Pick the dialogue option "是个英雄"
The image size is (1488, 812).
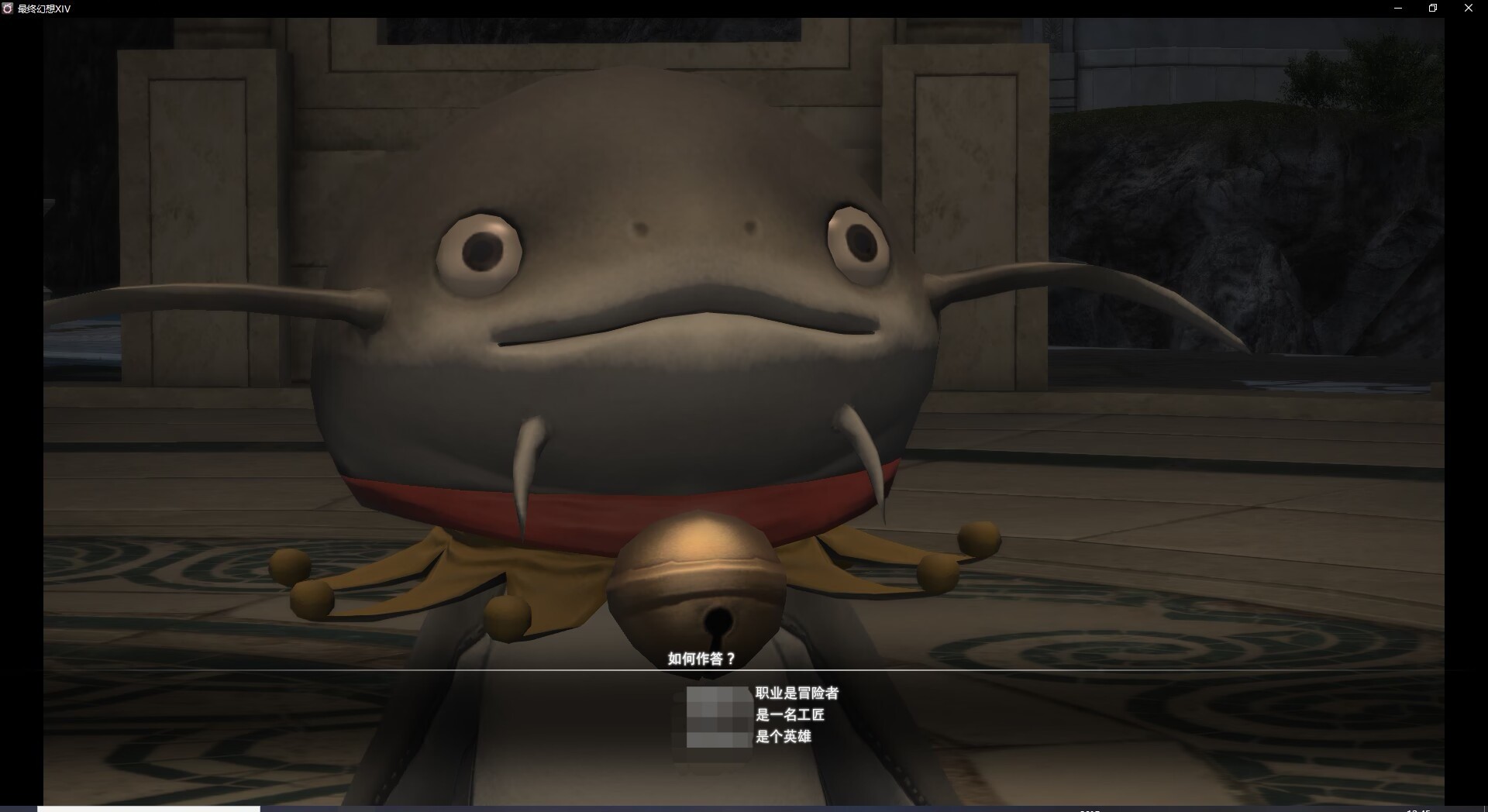click(783, 737)
